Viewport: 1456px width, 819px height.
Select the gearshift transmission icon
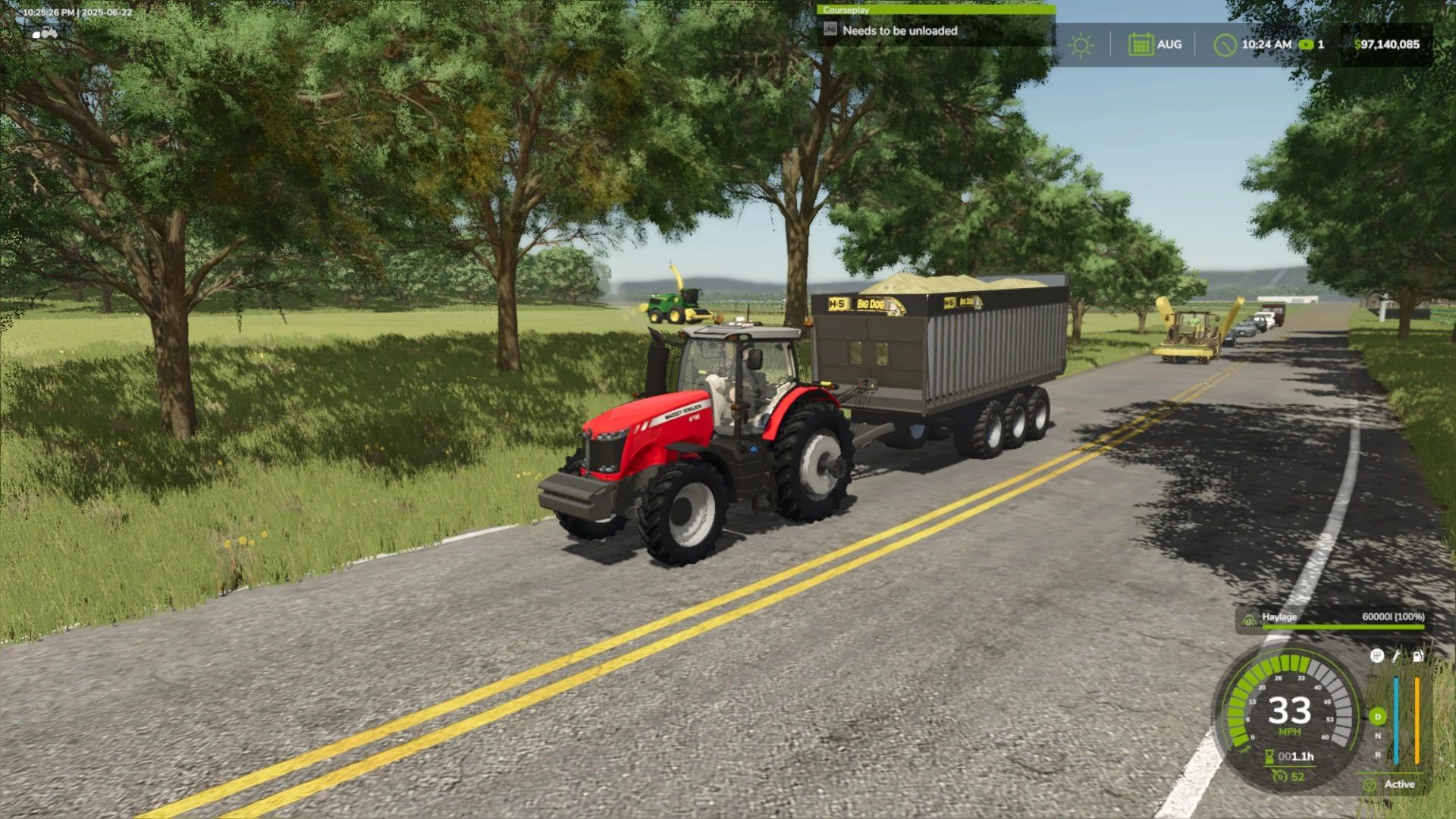tap(1377, 657)
